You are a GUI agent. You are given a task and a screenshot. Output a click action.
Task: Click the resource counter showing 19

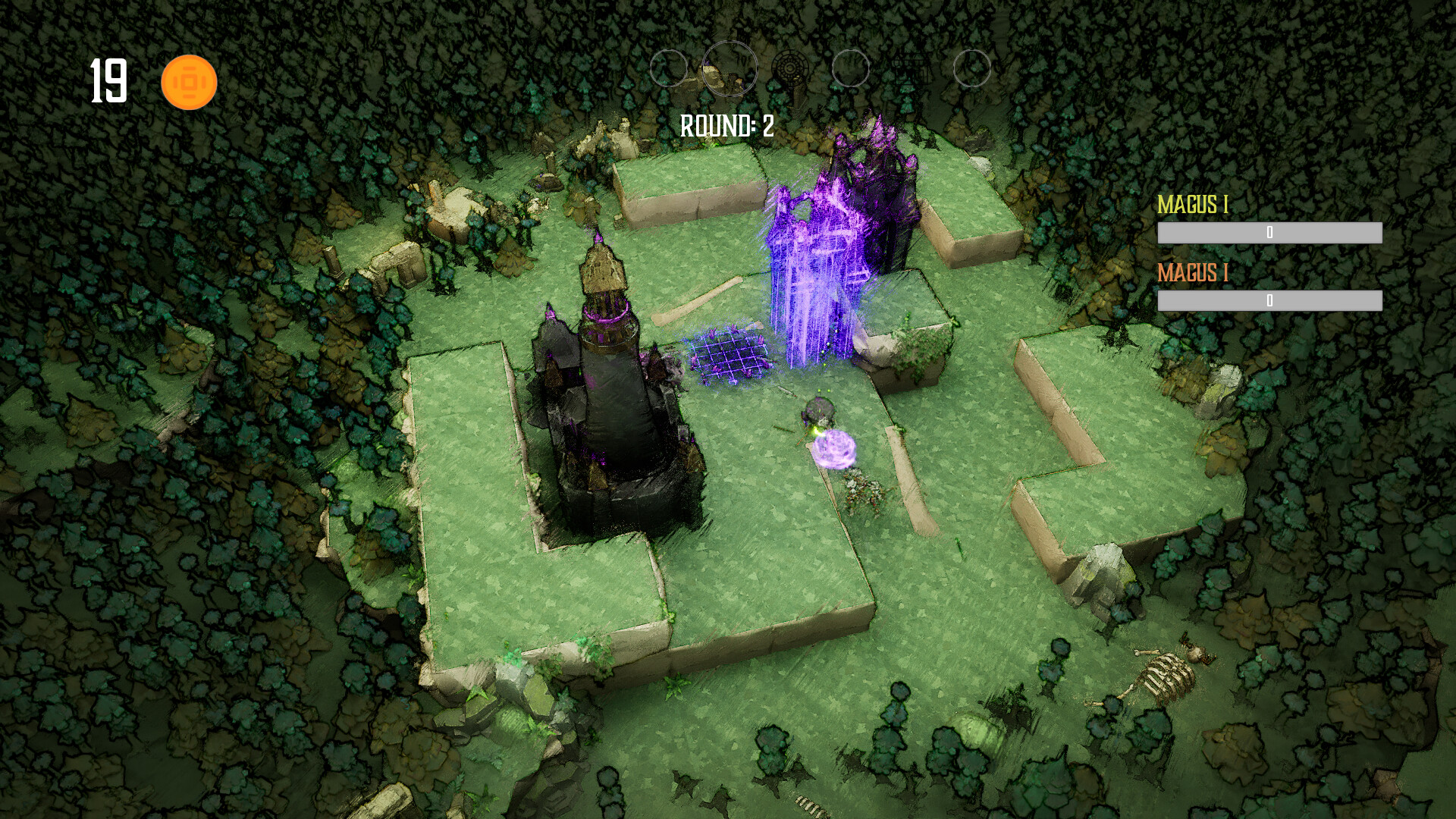pos(108,78)
